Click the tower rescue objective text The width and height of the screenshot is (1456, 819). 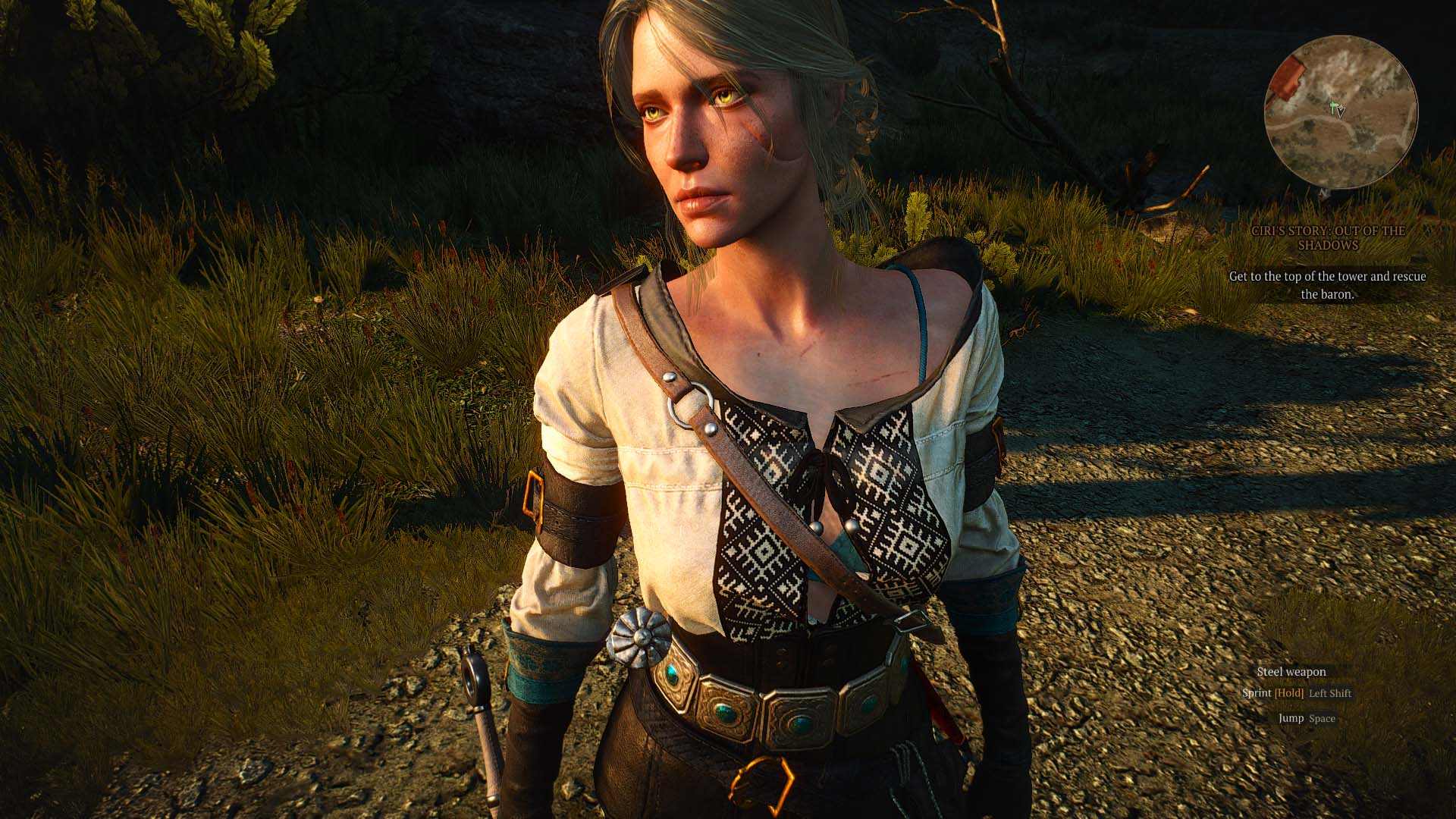pyautogui.click(x=1327, y=285)
